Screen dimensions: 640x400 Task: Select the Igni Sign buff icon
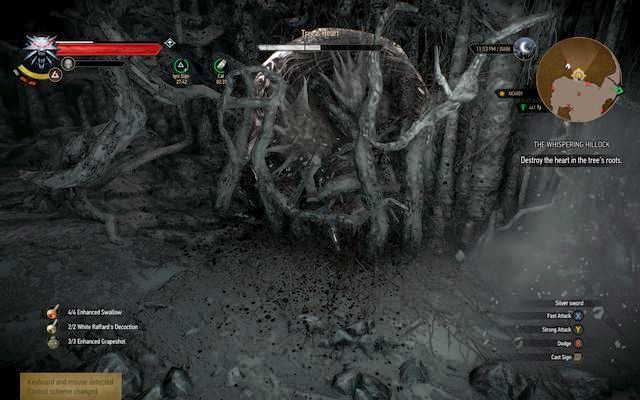click(181, 66)
